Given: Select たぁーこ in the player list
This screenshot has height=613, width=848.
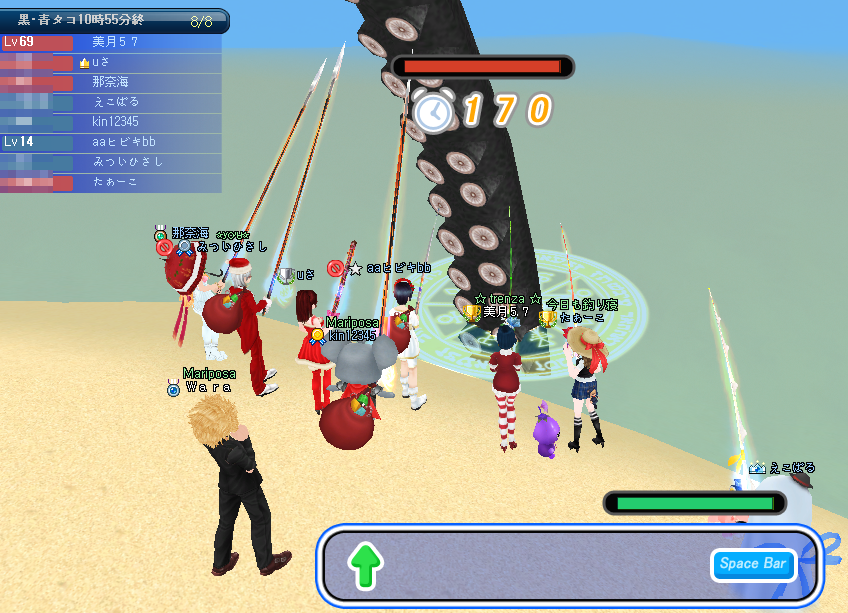Looking at the screenshot, I should (115, 182).
